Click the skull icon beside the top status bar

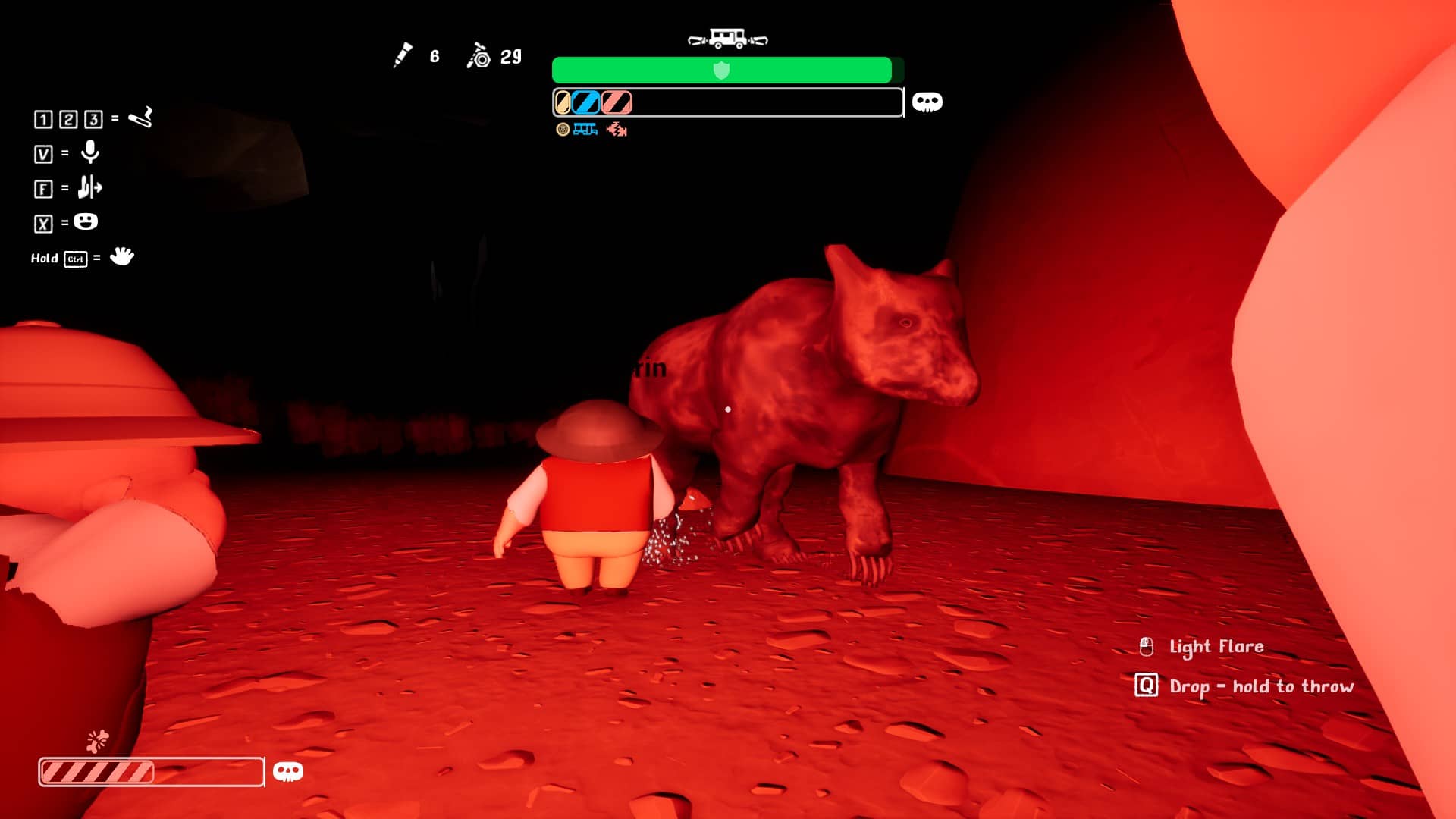click(927, 102)
